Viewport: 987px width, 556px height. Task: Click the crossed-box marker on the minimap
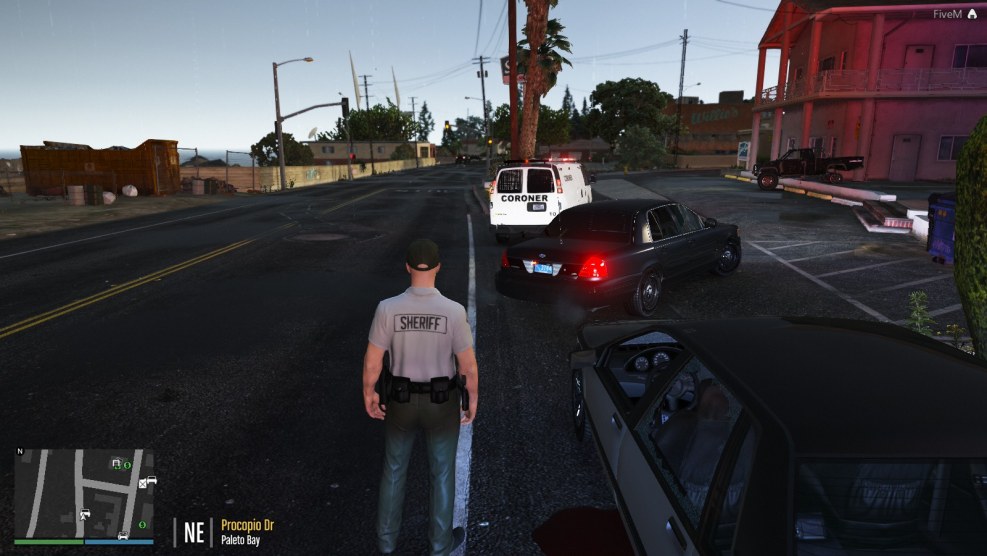pos(142,484)
